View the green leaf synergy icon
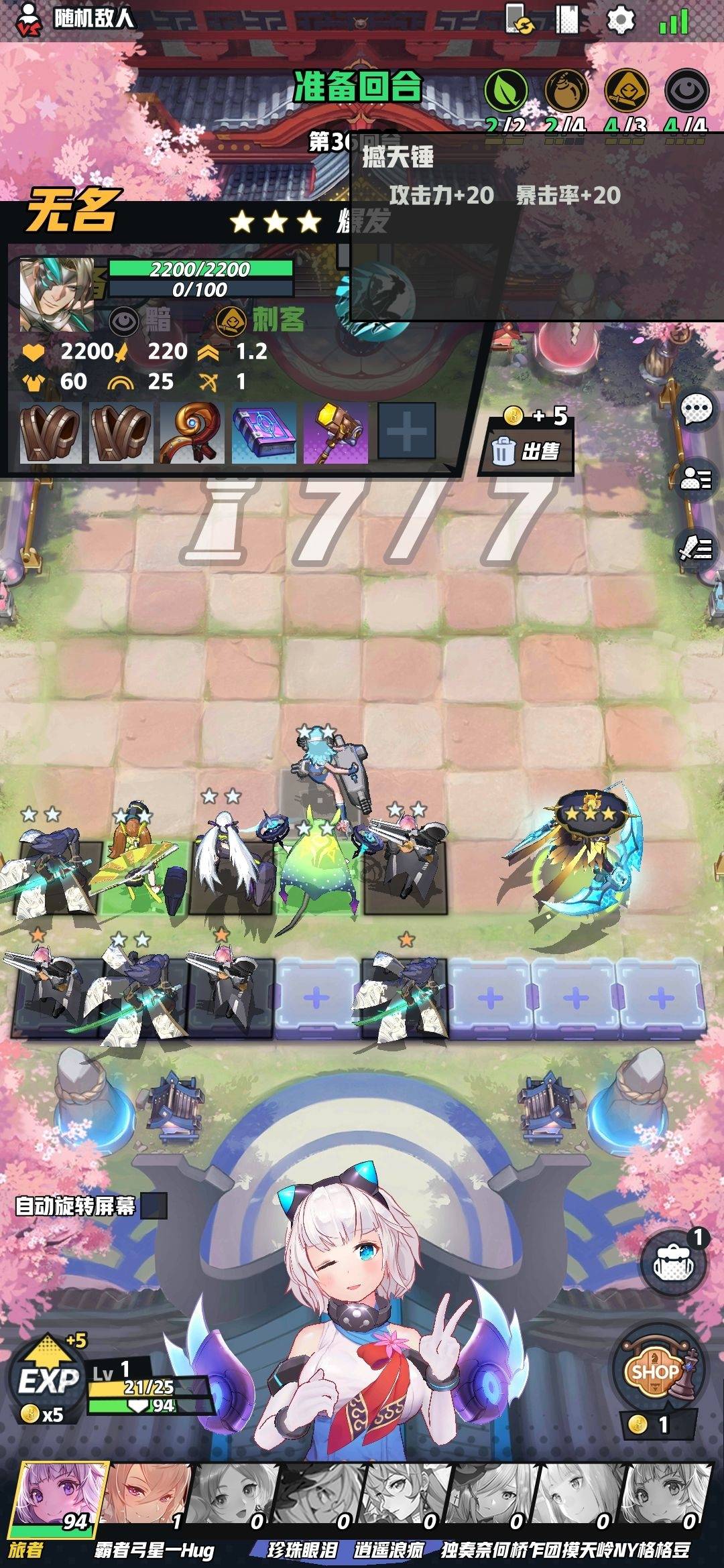The height and width of the screenshot is (1568, 724). point(505,90)
